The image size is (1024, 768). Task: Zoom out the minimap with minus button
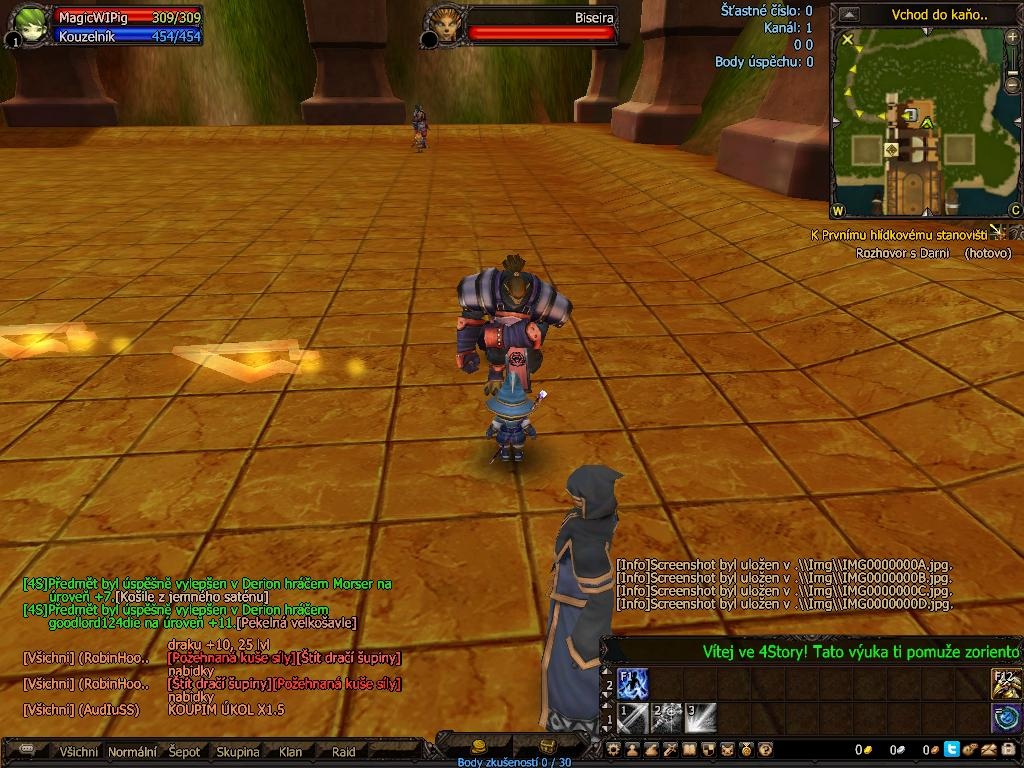pyautogui.click(x=1013, y=84)
